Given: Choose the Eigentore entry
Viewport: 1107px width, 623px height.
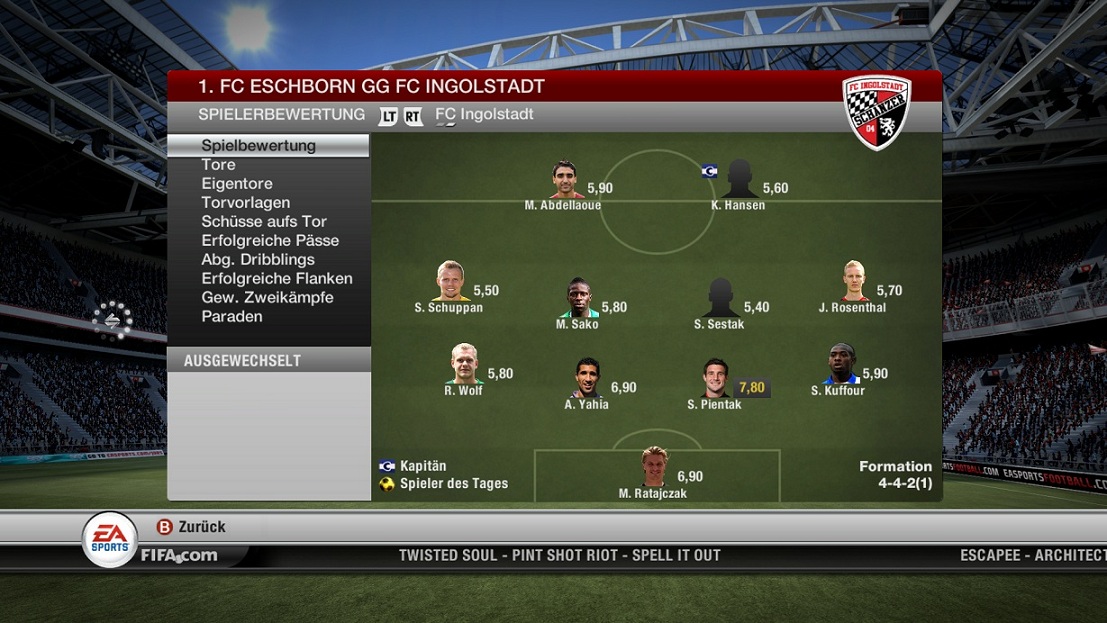Looking at the screenshot, I should pos(237,184).
